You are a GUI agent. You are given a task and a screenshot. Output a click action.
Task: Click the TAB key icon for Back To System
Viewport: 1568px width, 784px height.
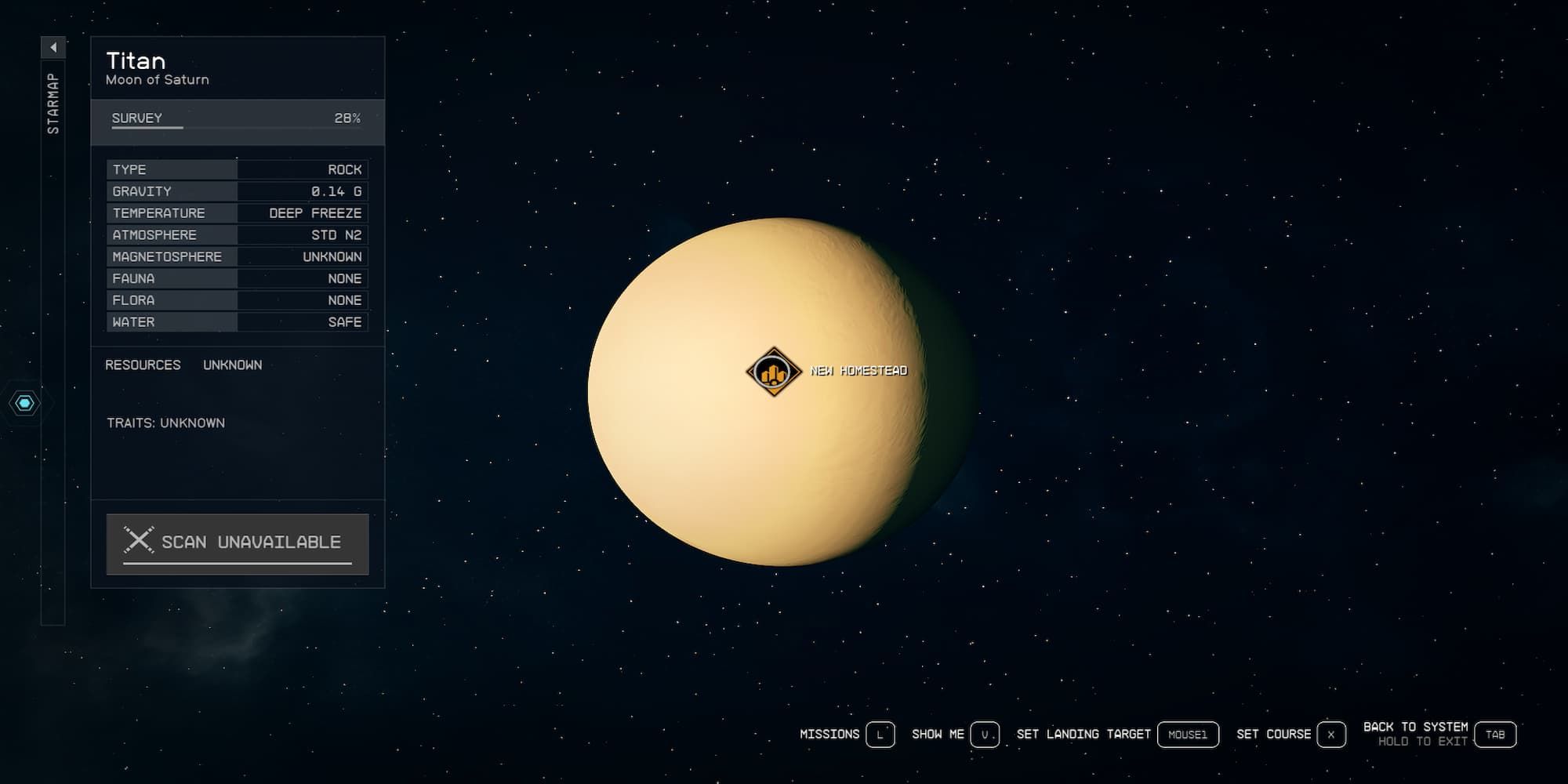click(x=1496, y=735)
